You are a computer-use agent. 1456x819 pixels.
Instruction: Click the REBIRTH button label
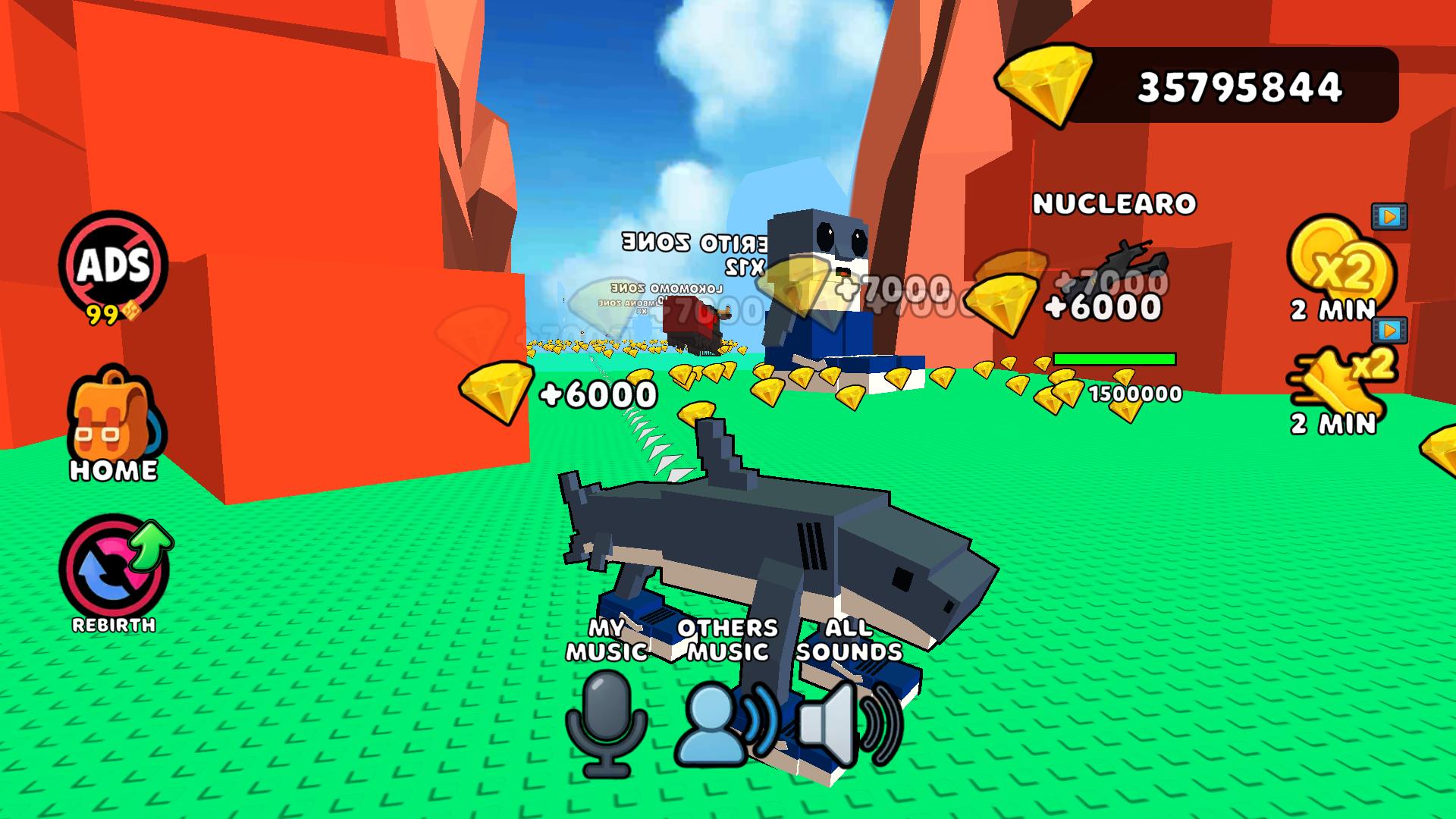pyautogui.click(x=112, y=626)
